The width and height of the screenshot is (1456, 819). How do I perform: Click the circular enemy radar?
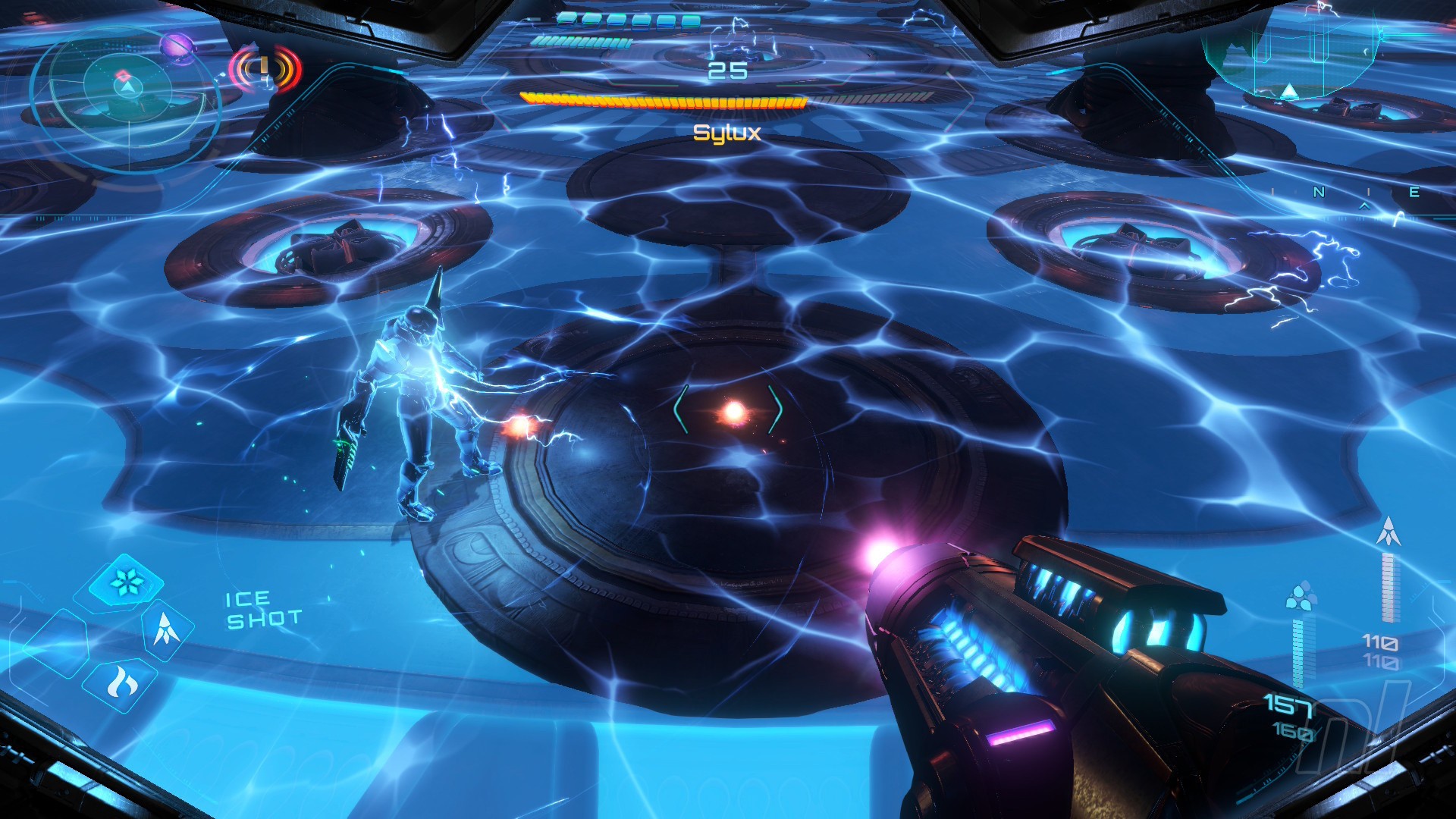pyautogui.click(x=127, y=94)
